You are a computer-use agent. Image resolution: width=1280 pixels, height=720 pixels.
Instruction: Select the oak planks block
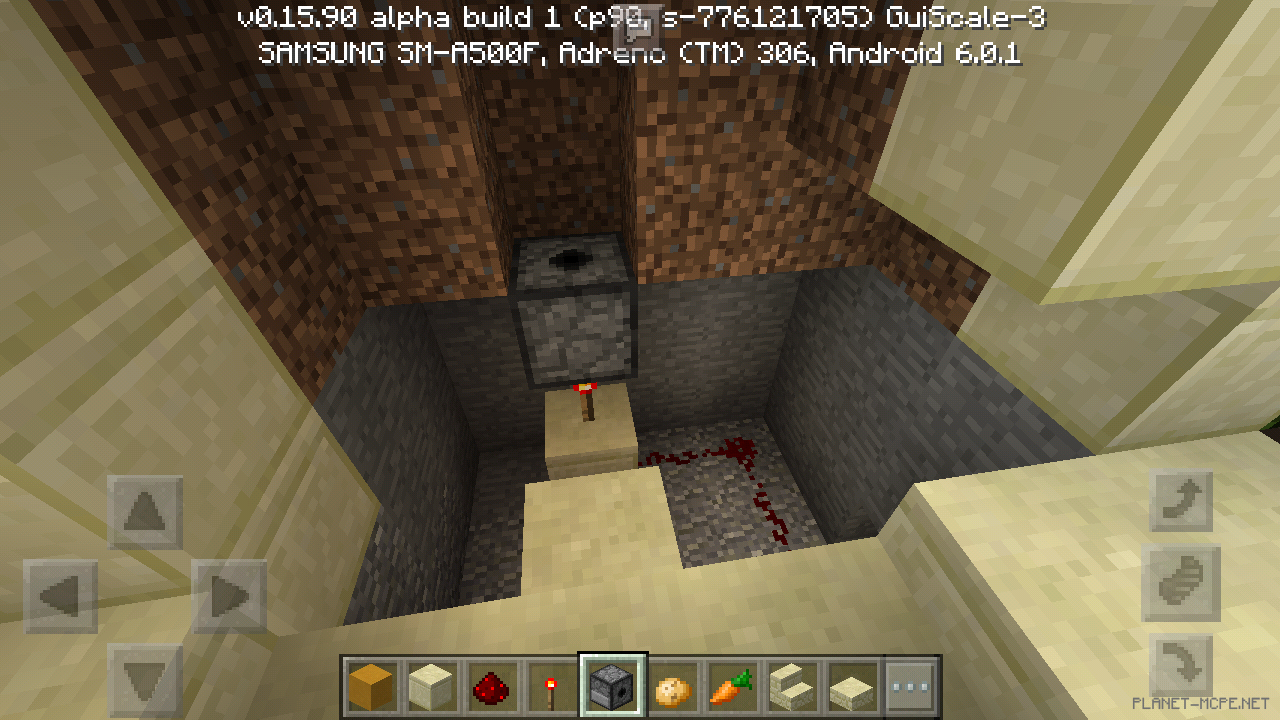point(371,686)
